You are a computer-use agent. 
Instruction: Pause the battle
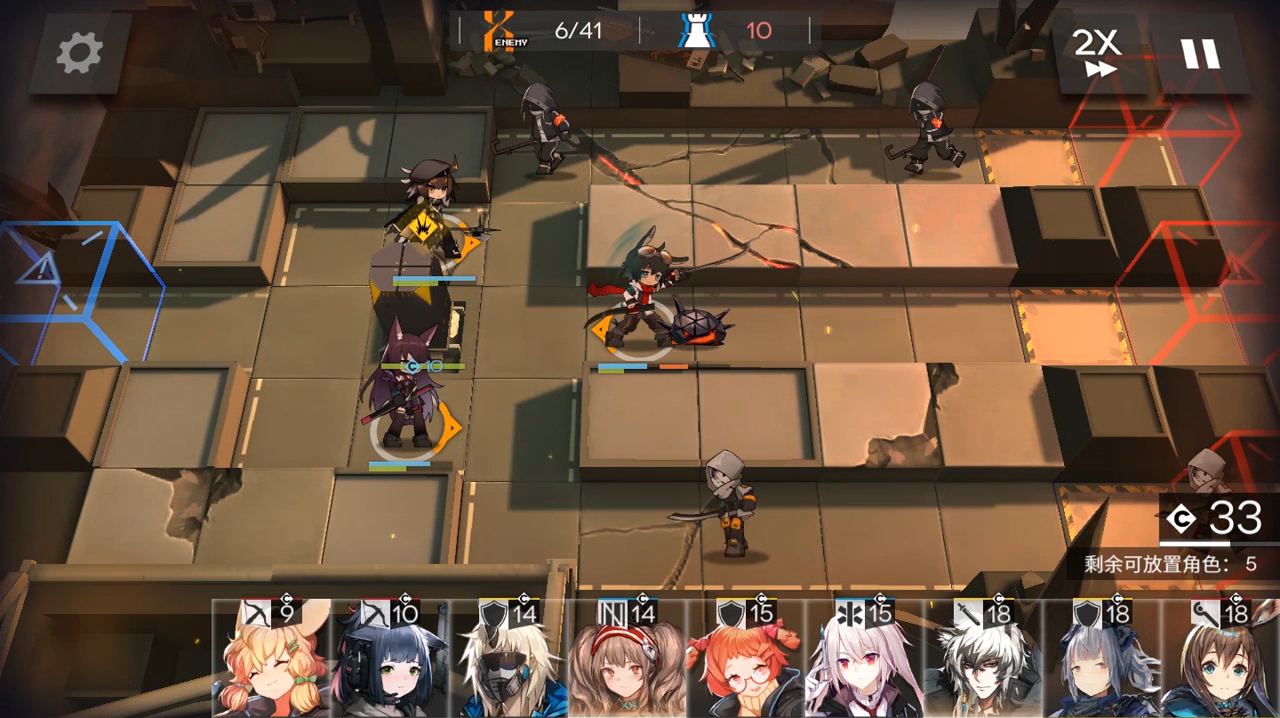pos(1200,53)
